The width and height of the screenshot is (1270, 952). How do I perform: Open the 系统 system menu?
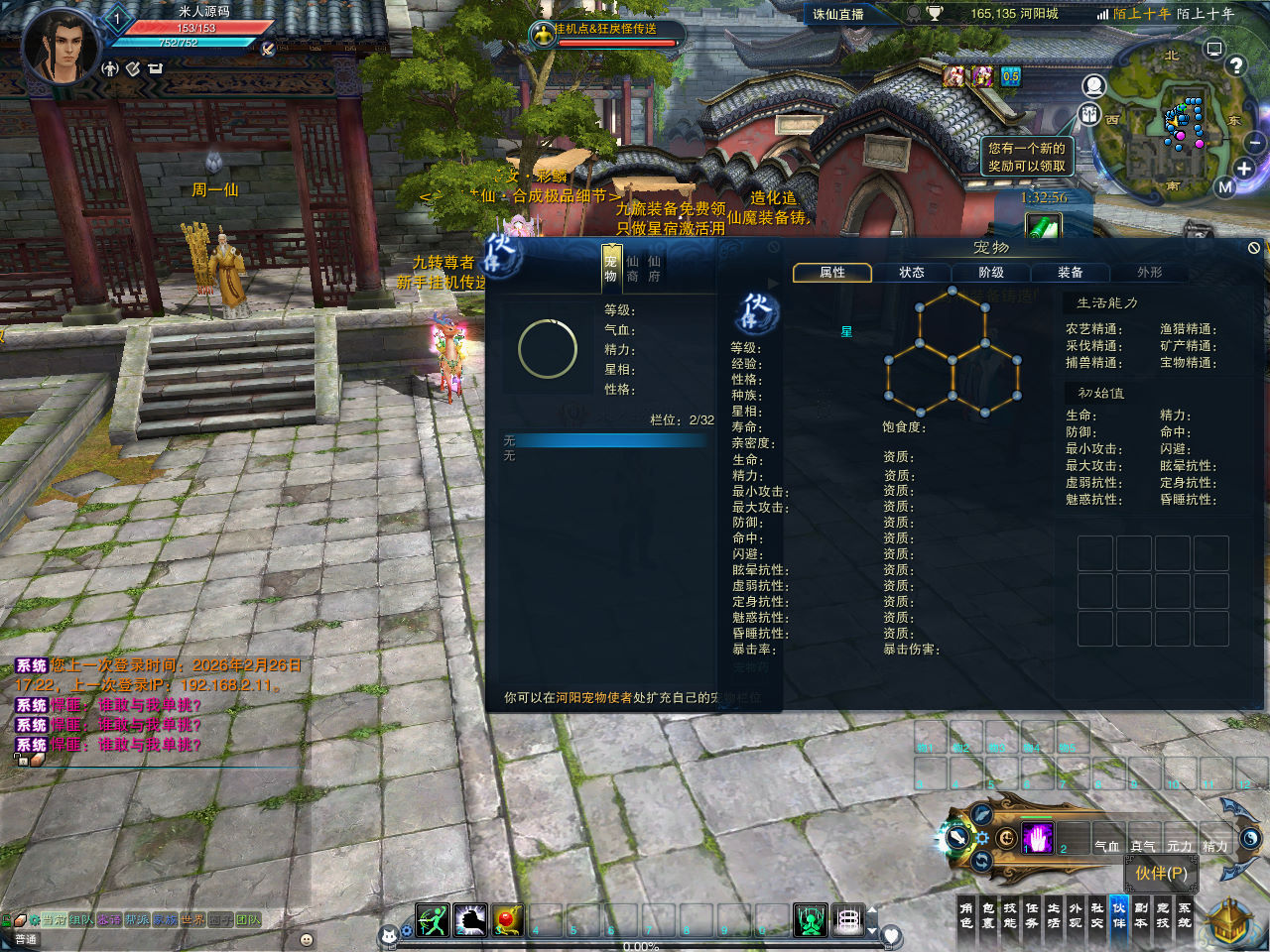1185,915
